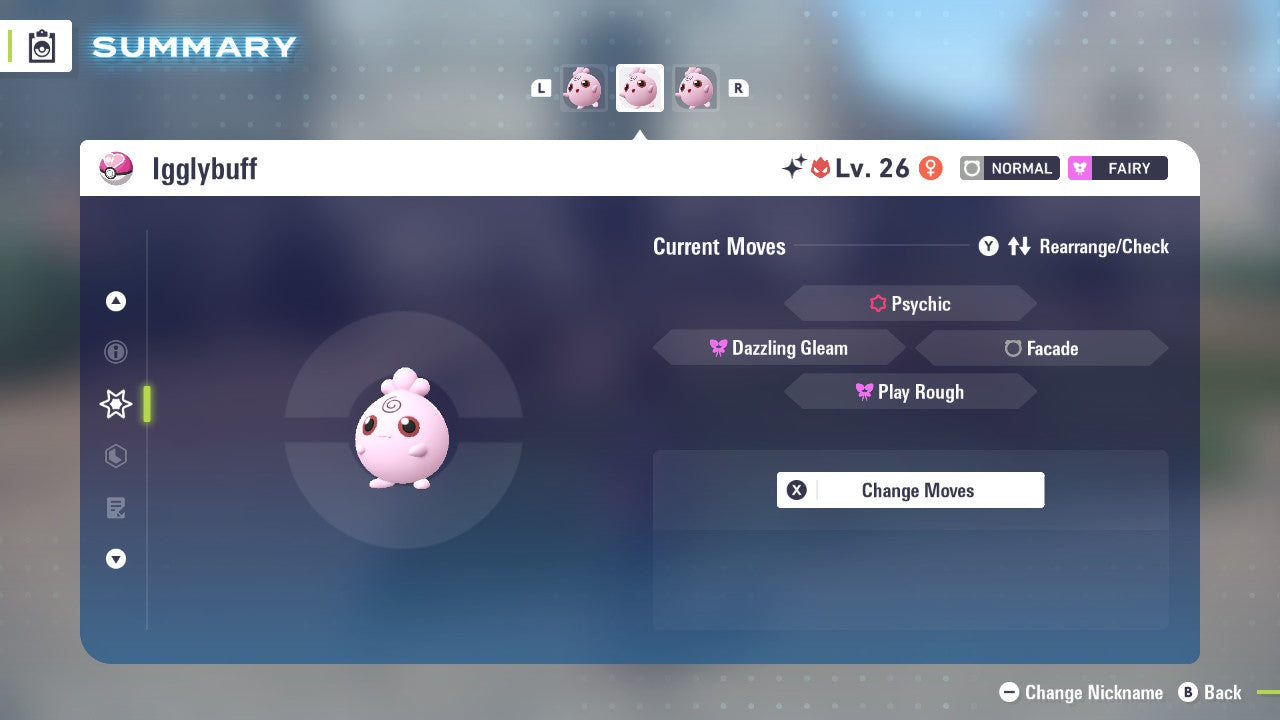Click the Poké Ball icon beside Igglybuff
Screen dimensions: 1280x720
coord(116,168)
